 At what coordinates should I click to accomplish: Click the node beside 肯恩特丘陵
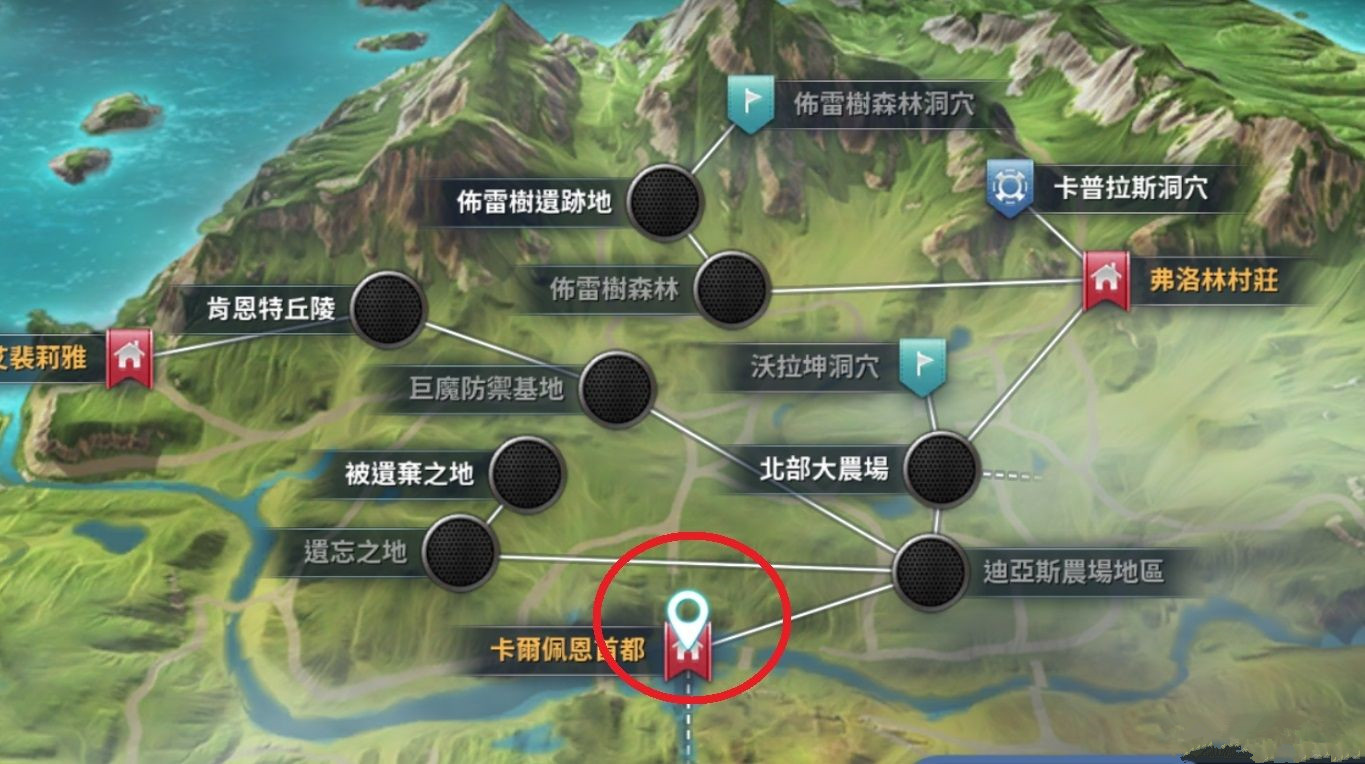coord(387,310)
